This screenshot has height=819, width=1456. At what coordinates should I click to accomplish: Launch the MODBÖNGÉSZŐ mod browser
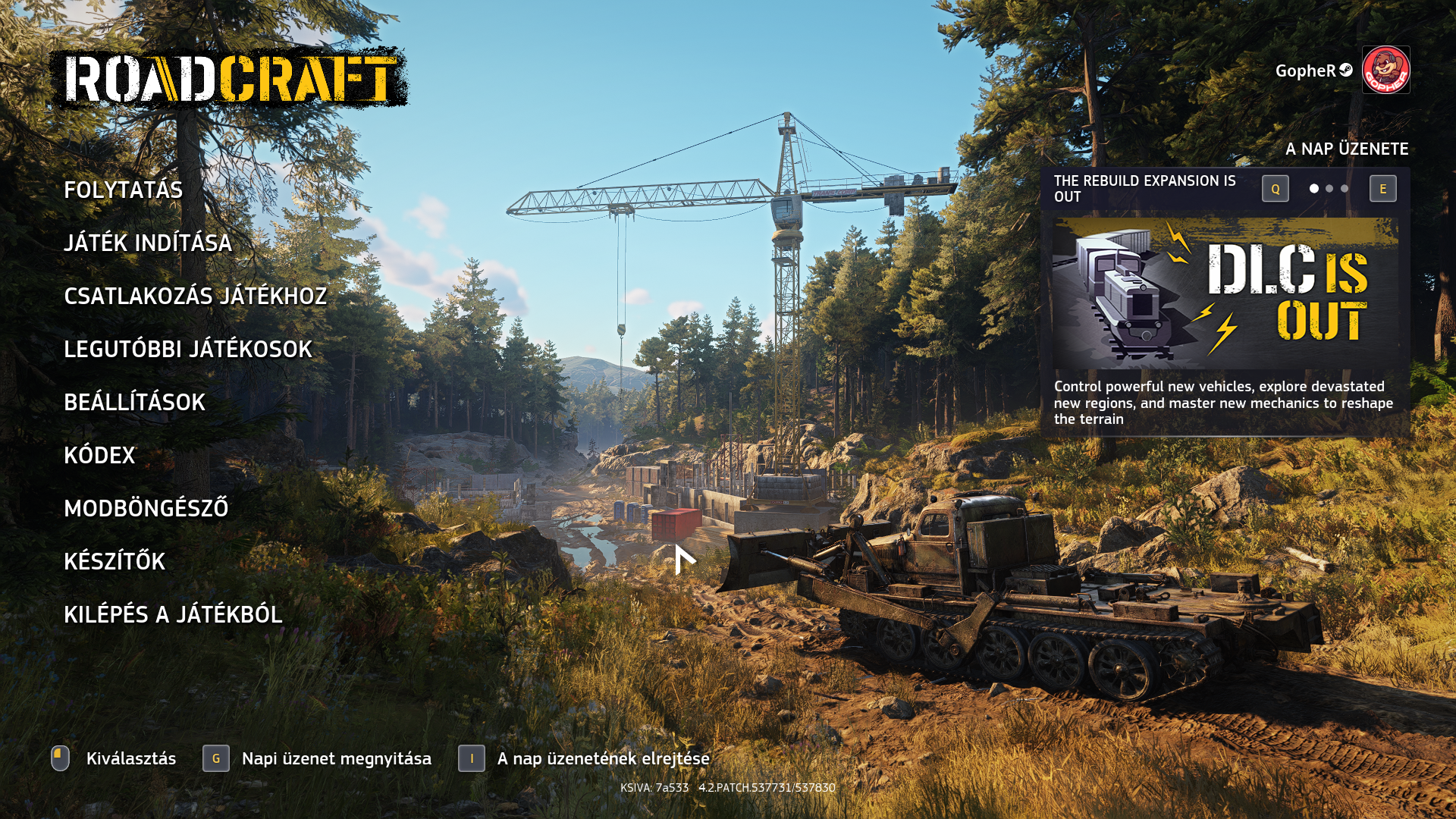coord(146,508)
